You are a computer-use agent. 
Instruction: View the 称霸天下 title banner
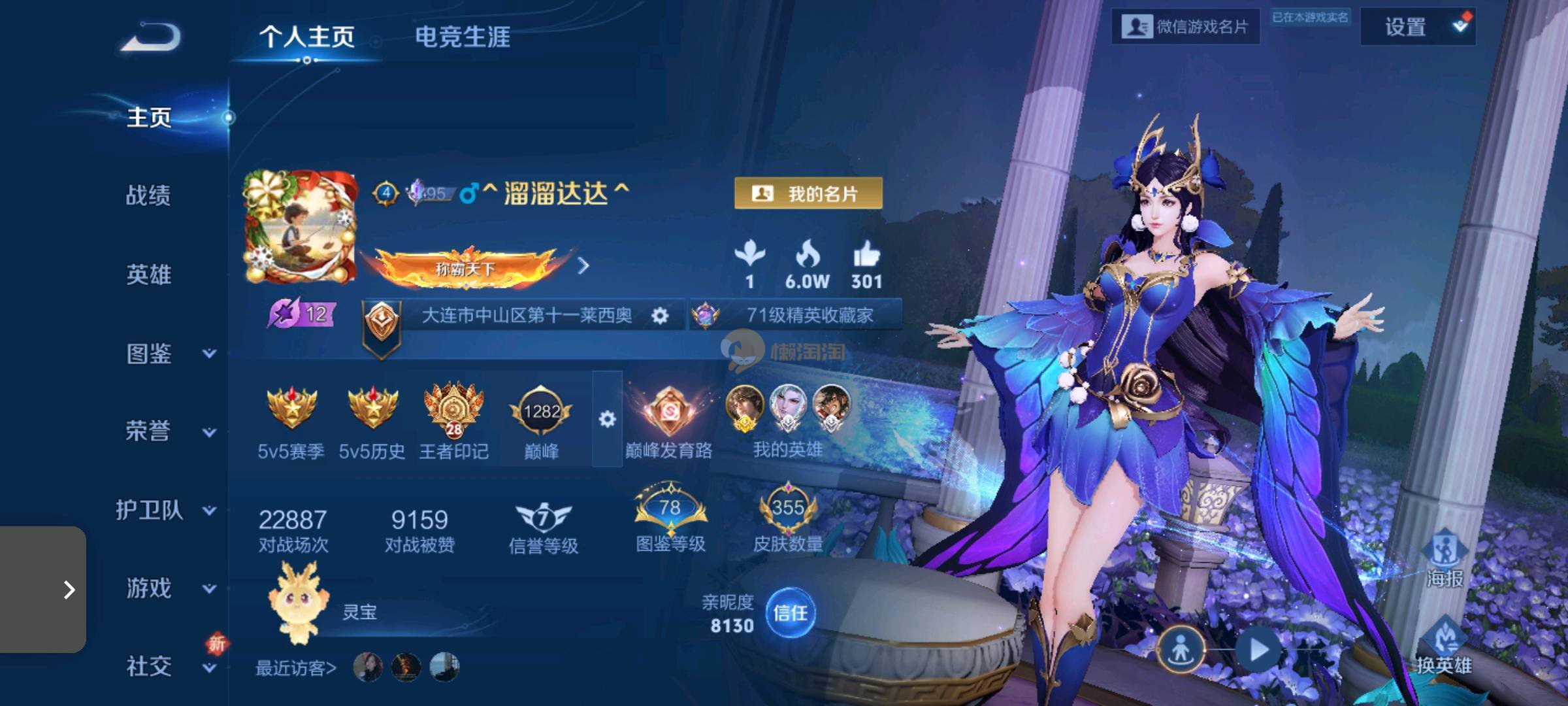click(x=466, y=267)
